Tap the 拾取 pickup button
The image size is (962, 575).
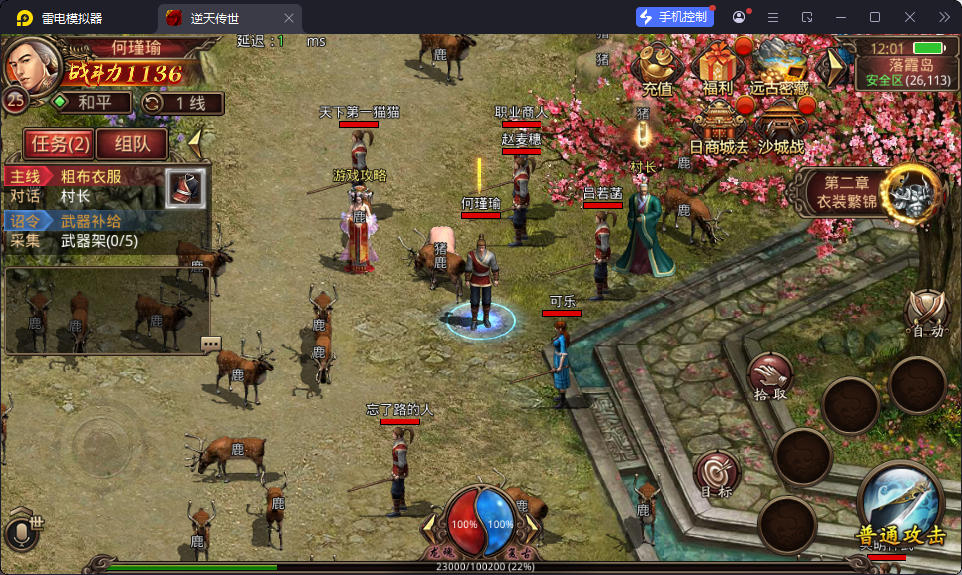pos(770,376)
